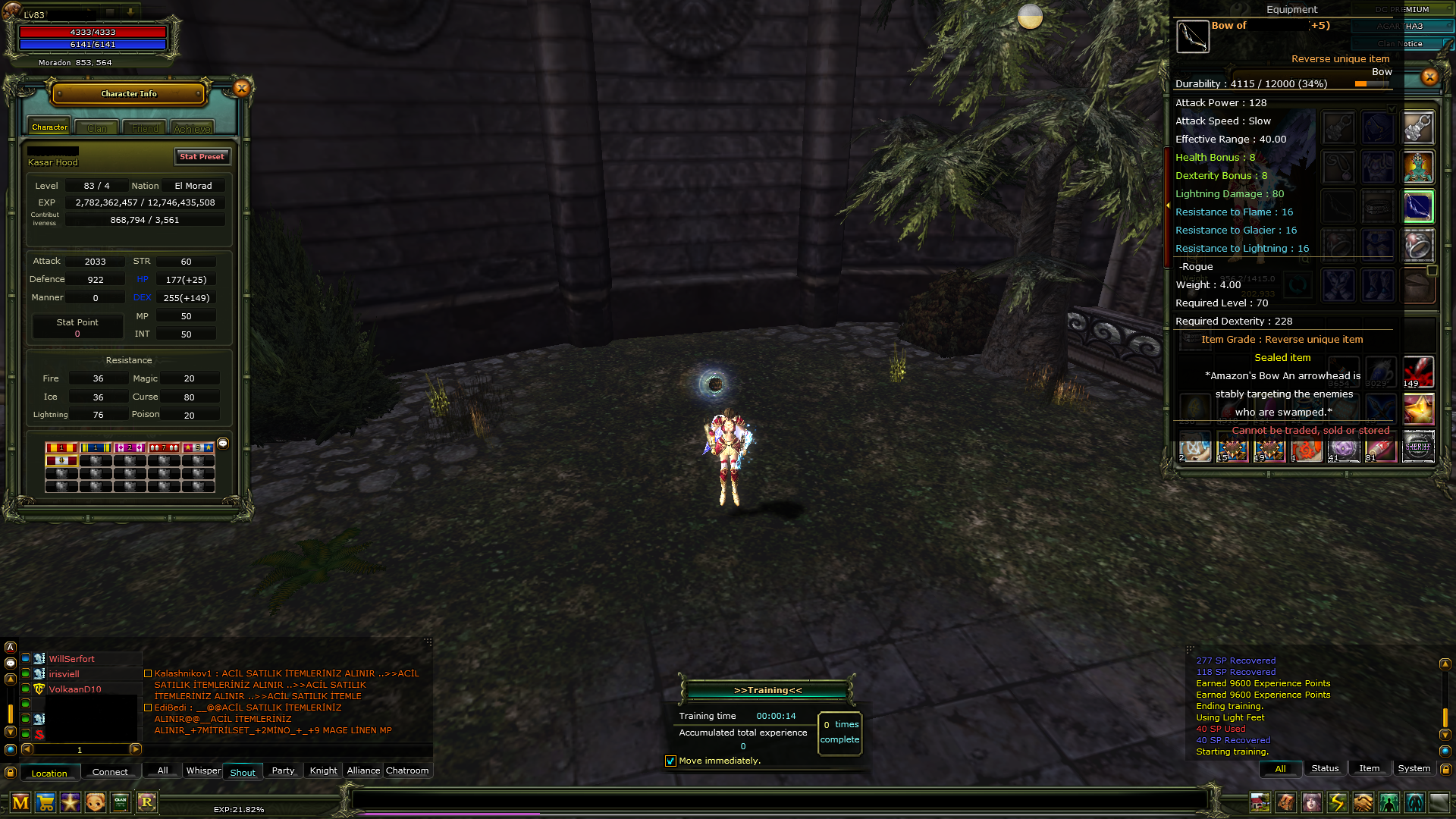Switch to the Clan tab

point(97,128)
